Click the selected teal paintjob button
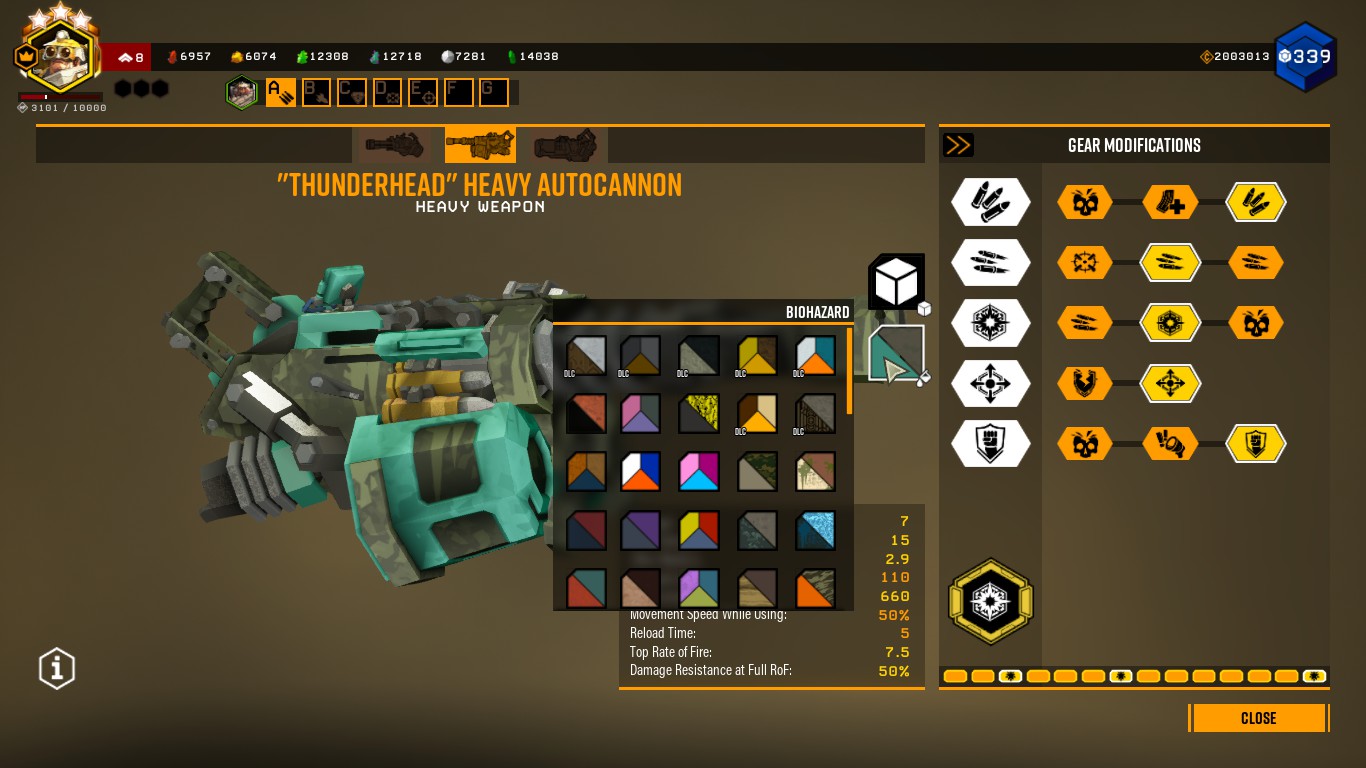Screen dimensions: 1366x768 point(895,353)
